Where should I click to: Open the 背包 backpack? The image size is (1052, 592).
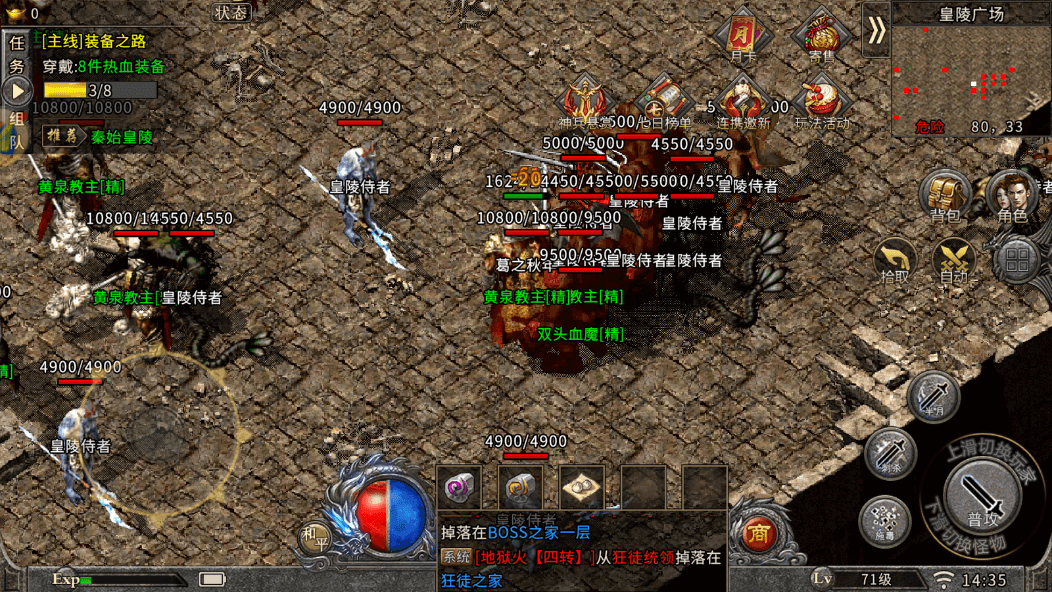[945, 194]
